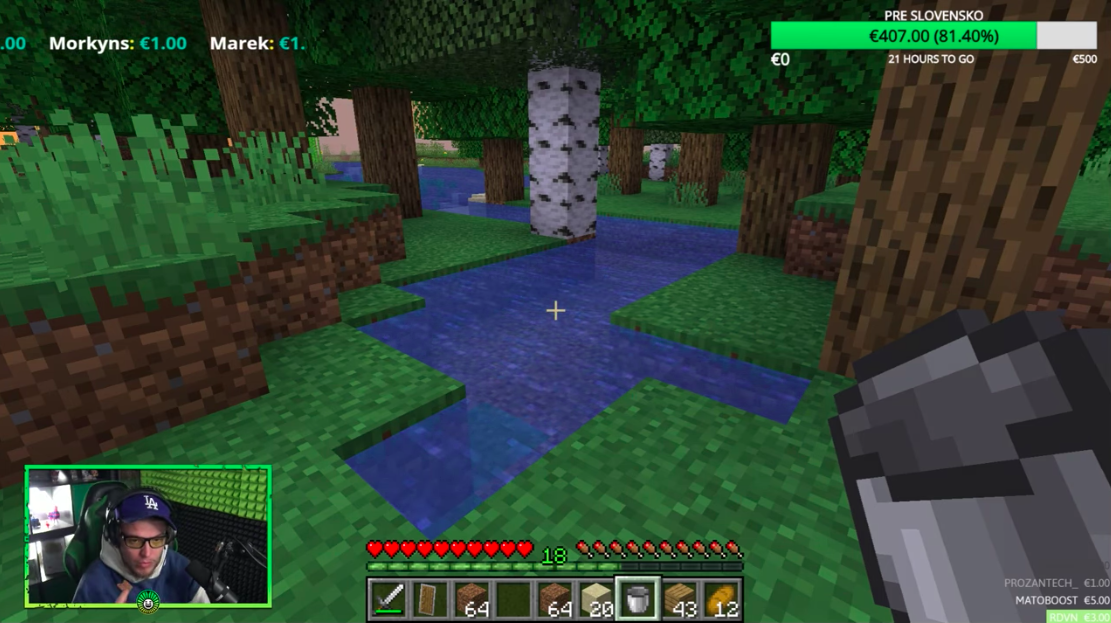Choose the pale block stack of 20
Viewport: 1111px width, 623px height.
click(x=596, y=599)
